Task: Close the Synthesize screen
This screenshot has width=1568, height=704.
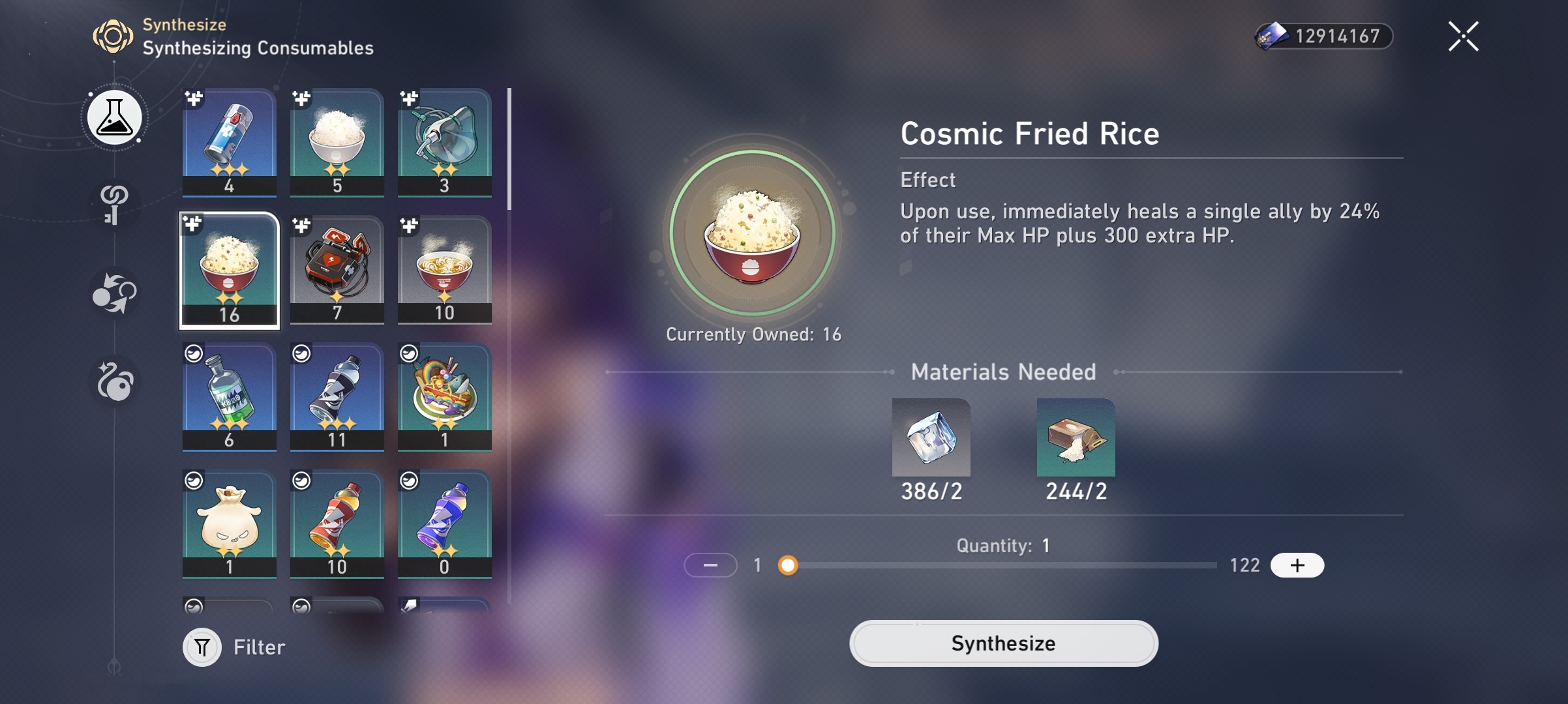Action: pos(1463,36)
